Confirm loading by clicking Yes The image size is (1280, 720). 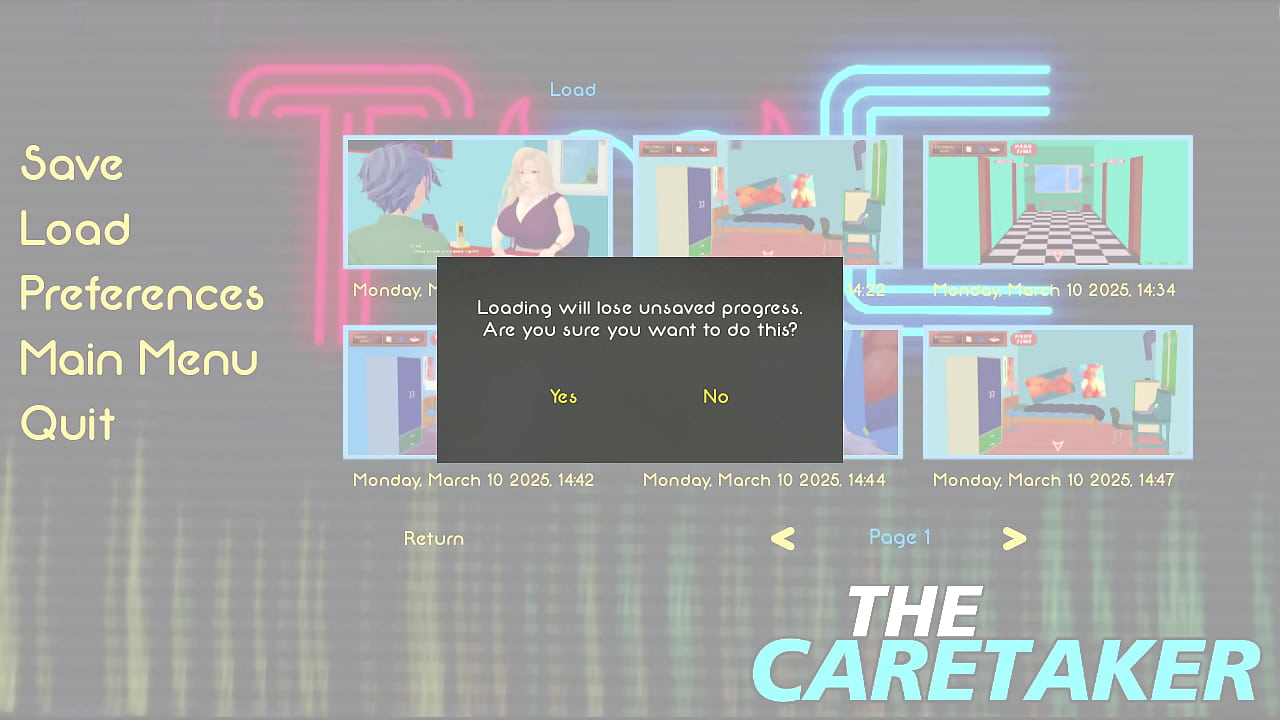click(x=562, y=396)
